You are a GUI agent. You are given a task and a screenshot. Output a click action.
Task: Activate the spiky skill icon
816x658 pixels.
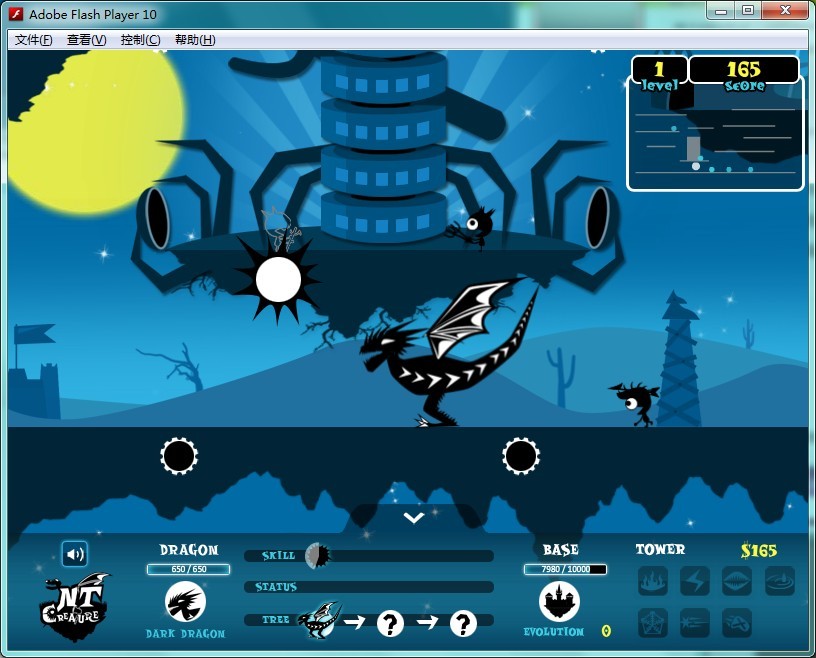(316, 555)
